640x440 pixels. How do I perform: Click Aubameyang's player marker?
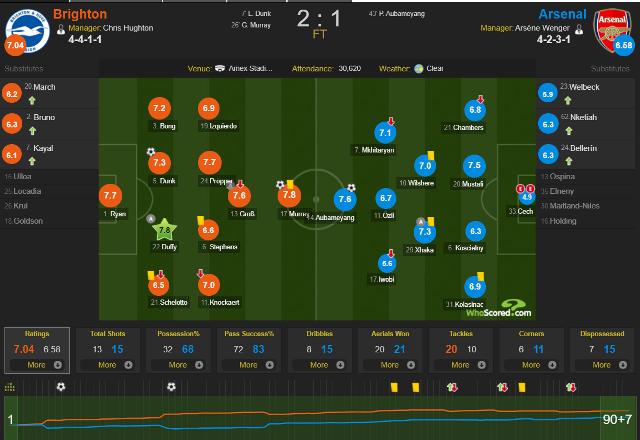(x=345, y=200)
